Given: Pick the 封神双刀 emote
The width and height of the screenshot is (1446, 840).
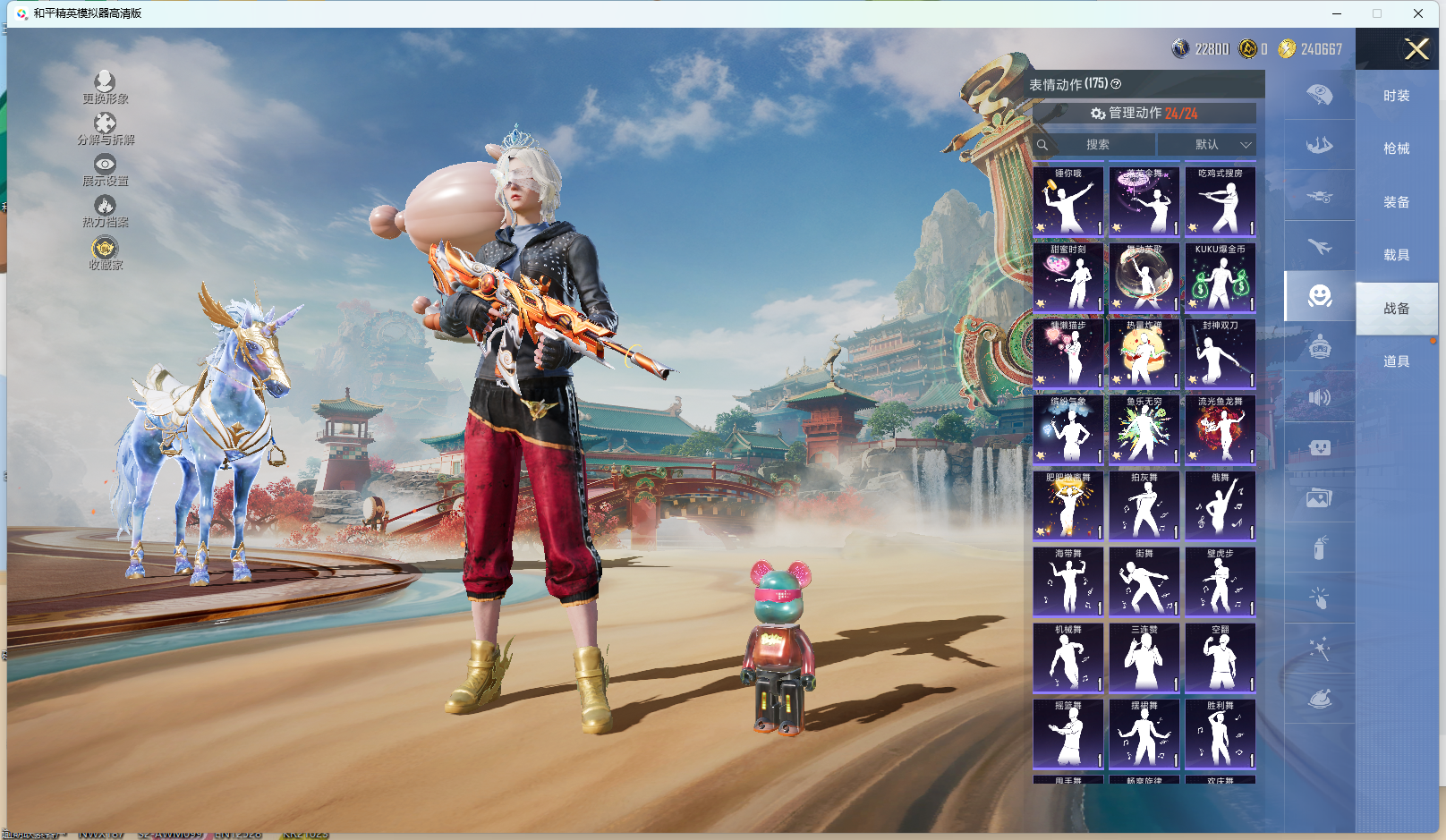Looking at the screenshot, I should (x=1220, y=353).
